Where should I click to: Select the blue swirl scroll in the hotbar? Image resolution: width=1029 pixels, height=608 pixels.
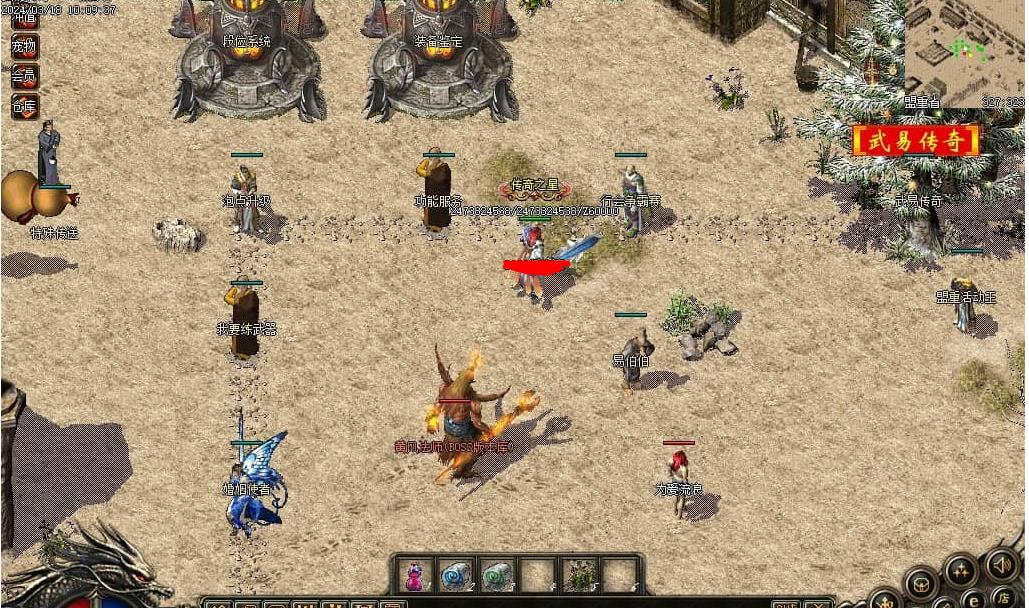coord(455,575)
